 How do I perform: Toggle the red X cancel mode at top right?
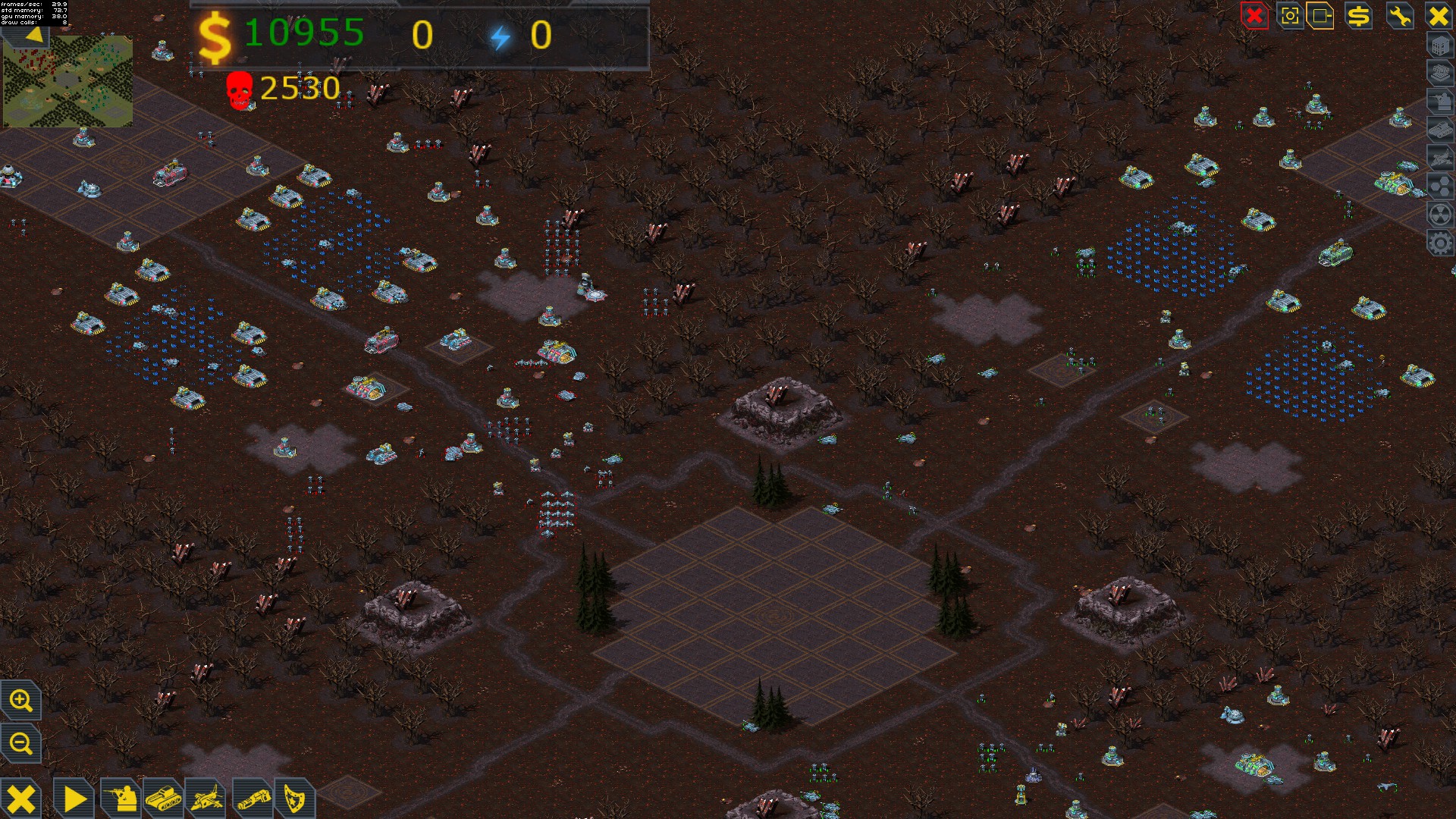[1254, 17]
